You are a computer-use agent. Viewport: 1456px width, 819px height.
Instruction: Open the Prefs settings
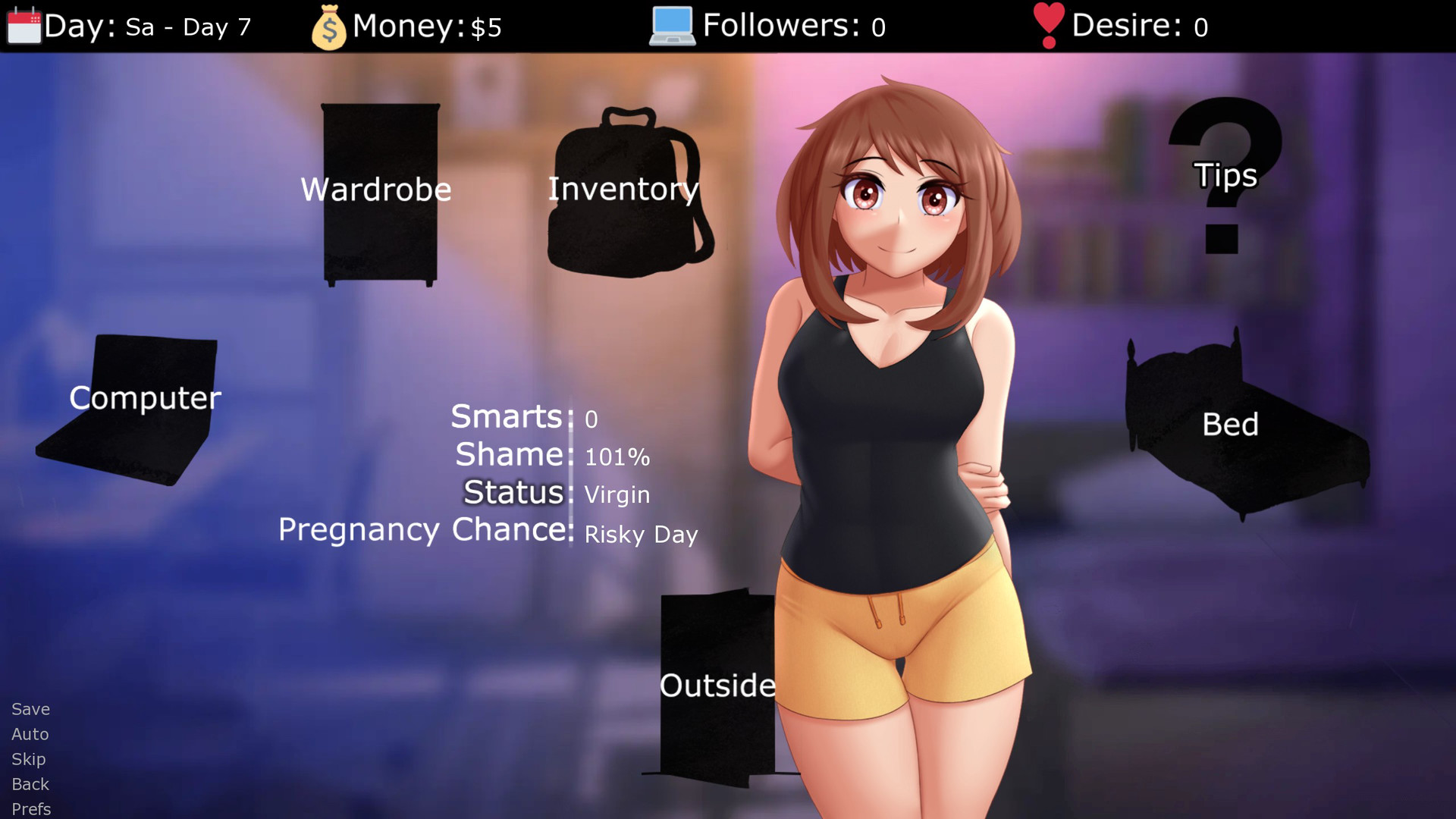pos(31,808)
